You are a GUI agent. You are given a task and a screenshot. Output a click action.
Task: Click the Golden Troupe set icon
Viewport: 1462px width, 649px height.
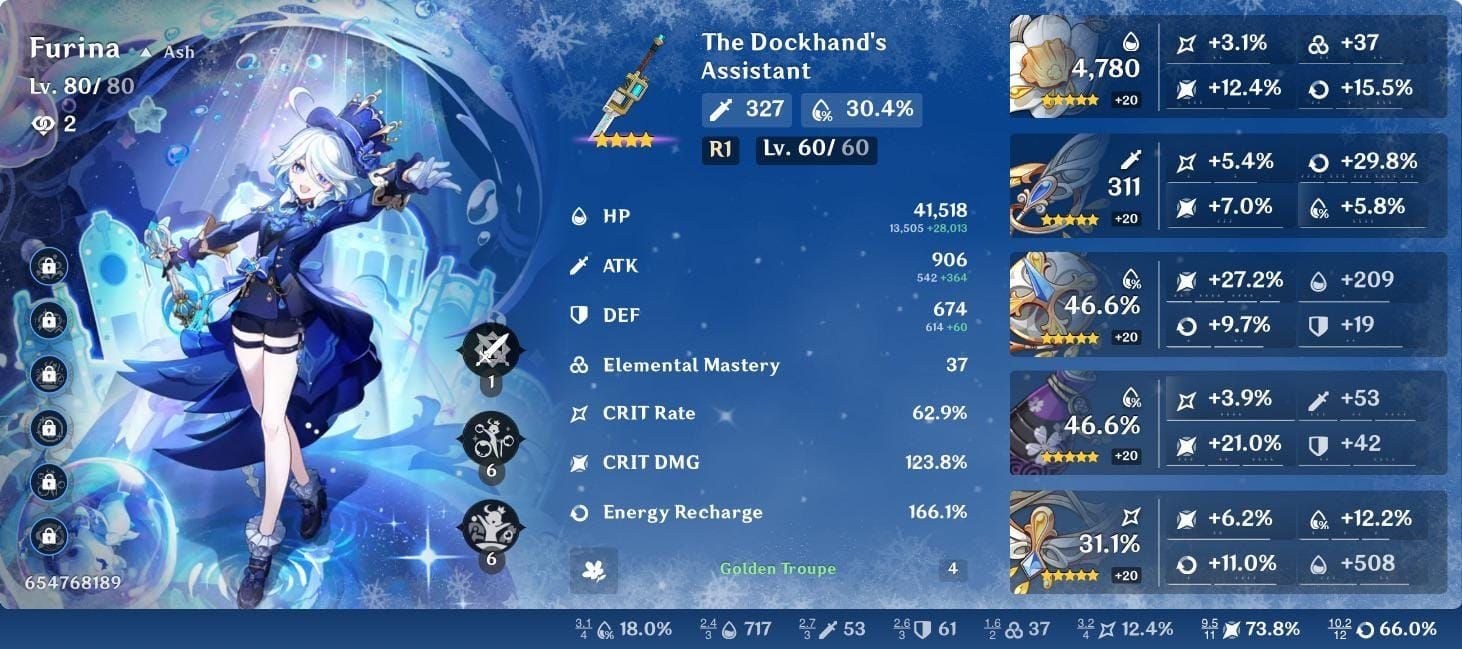pyautogui.click(x=594, y=570)
